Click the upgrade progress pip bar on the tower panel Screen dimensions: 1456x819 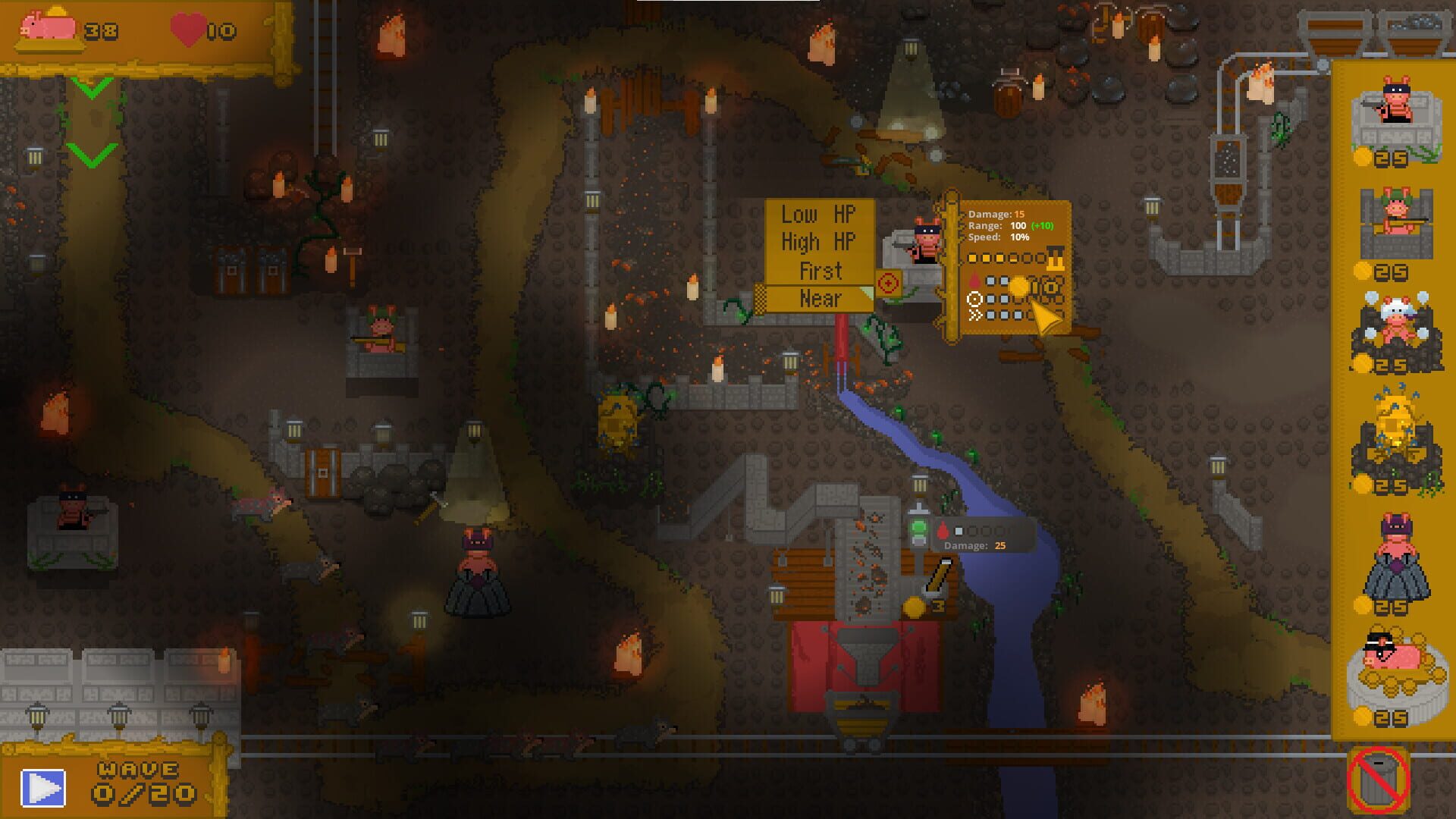coord(1009,258)
